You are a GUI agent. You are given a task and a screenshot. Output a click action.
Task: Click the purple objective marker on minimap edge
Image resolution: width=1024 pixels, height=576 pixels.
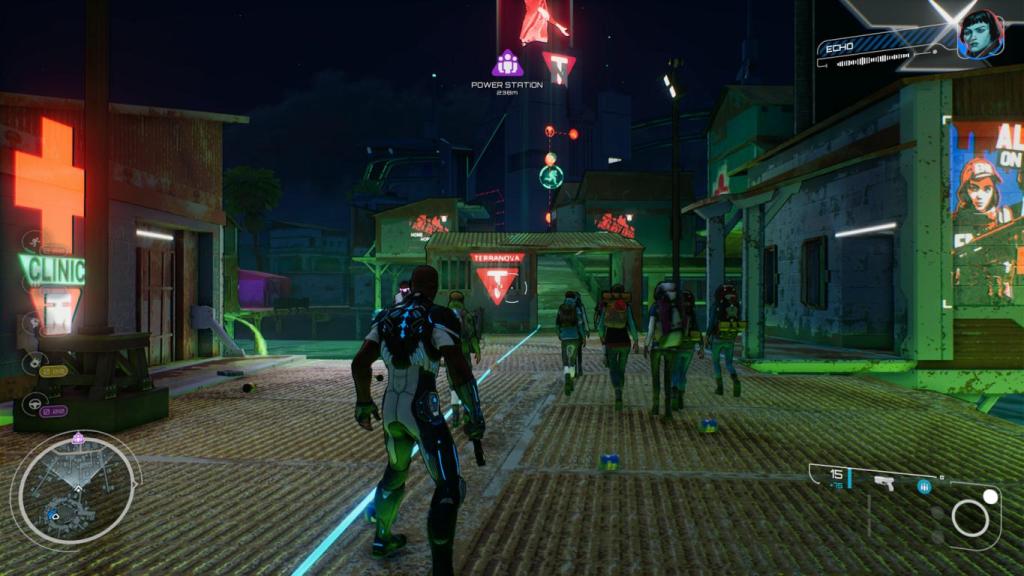pyautogui.click(x=78, y=438)
